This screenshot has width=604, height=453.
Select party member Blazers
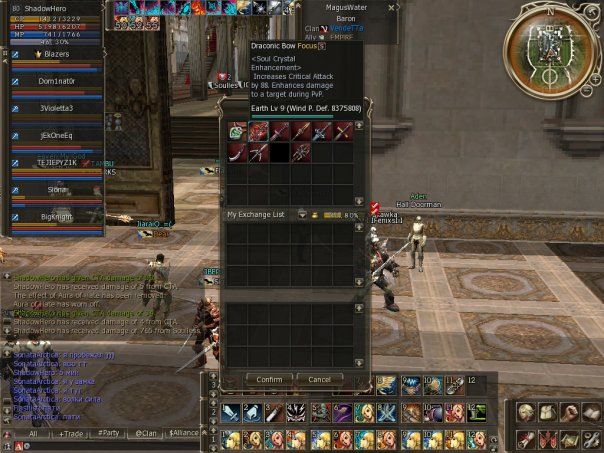coord(57,54)
